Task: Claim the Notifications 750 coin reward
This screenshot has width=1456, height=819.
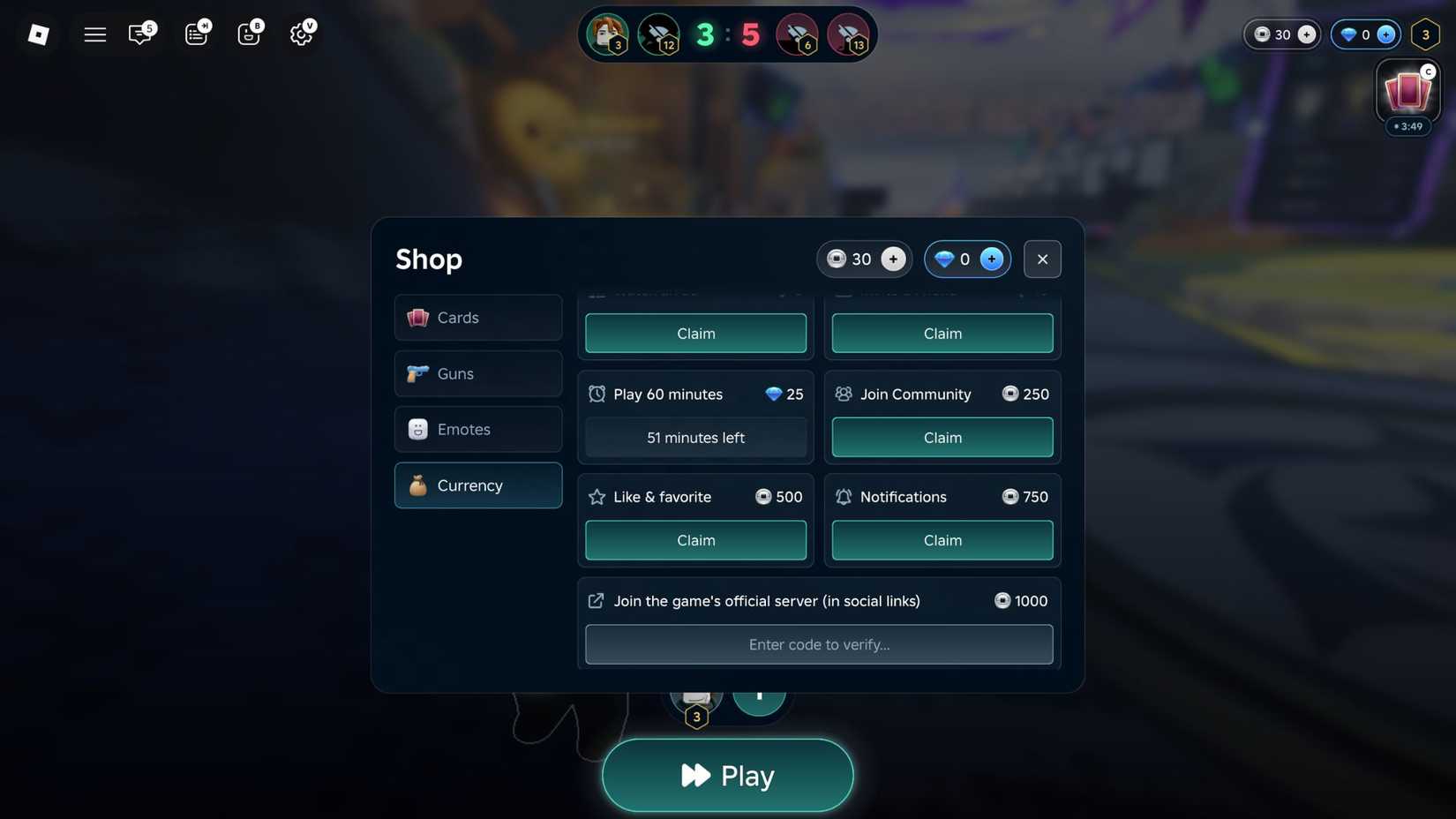Action: click(942, 540)
